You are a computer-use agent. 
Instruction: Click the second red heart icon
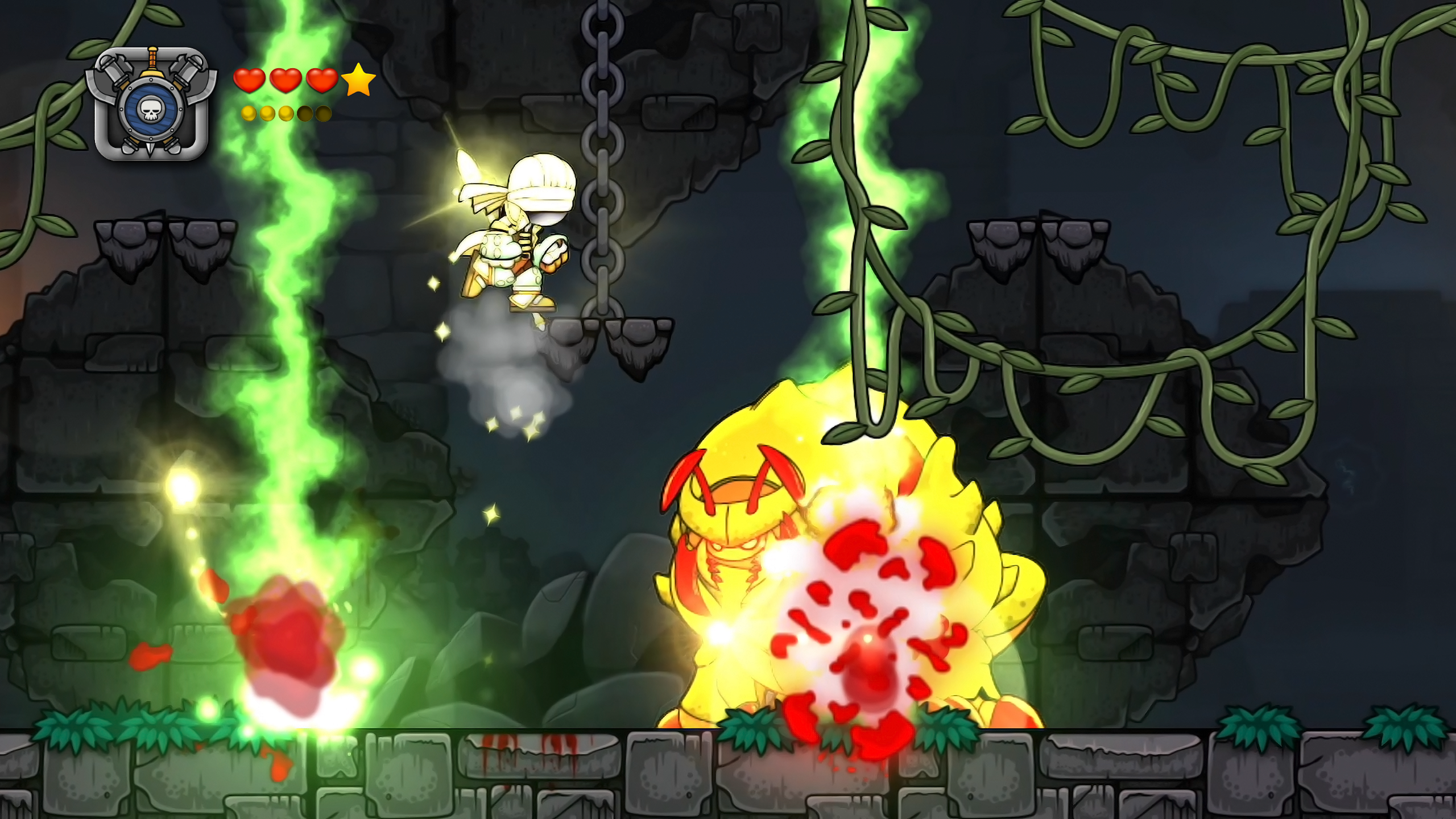pyautogui.click(x=287, y=81)
